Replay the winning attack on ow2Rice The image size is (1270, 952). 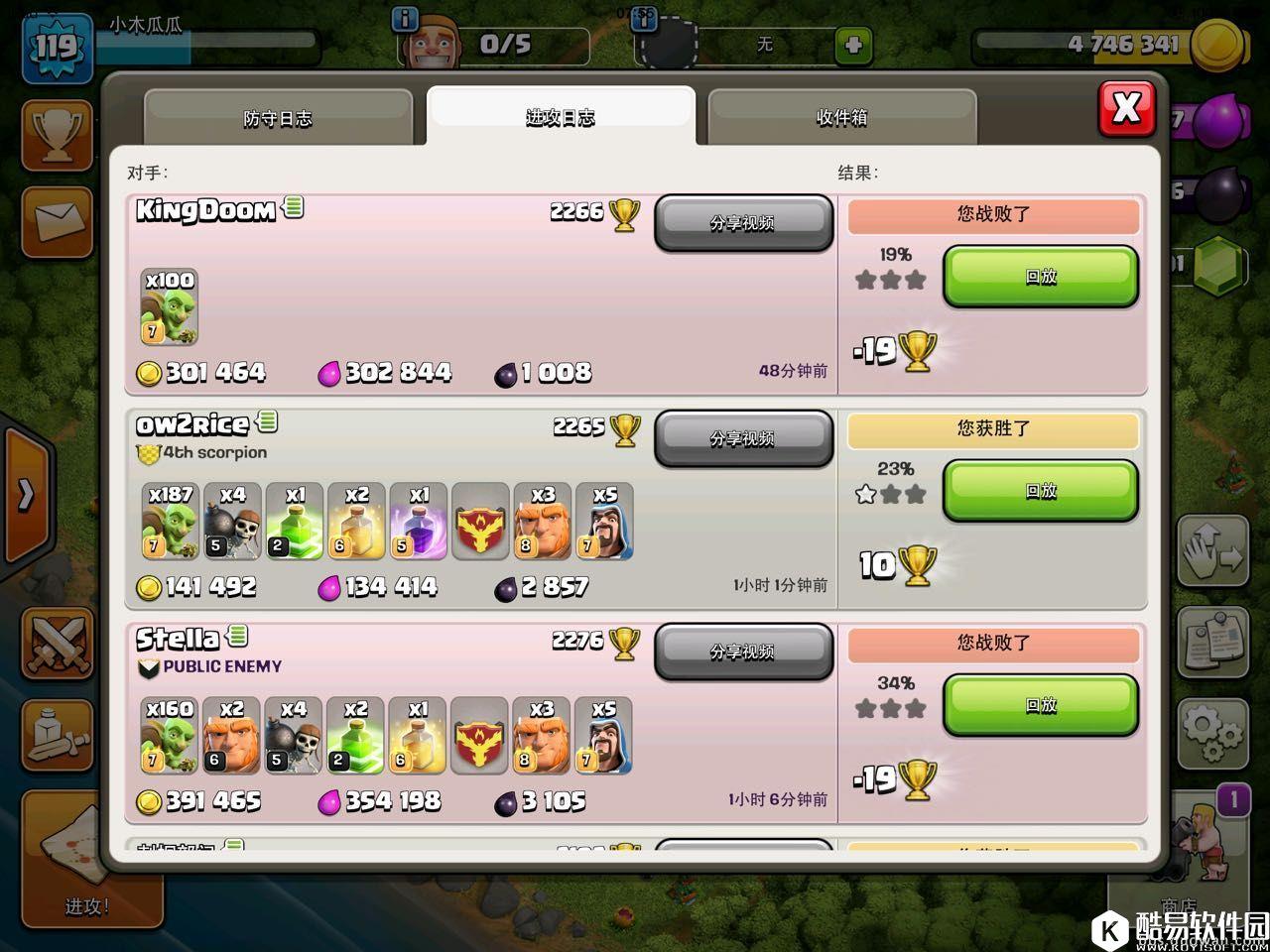pyautogui.click(x=1040, y=491)
